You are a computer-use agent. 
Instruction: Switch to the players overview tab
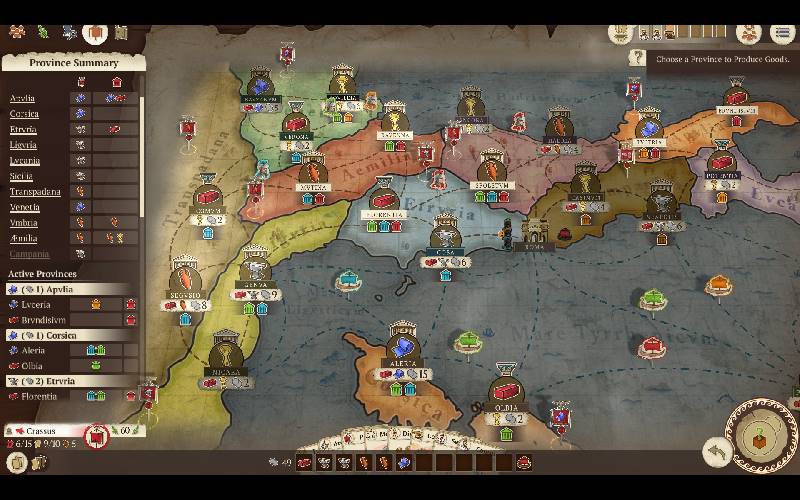[x=17, y=32]
